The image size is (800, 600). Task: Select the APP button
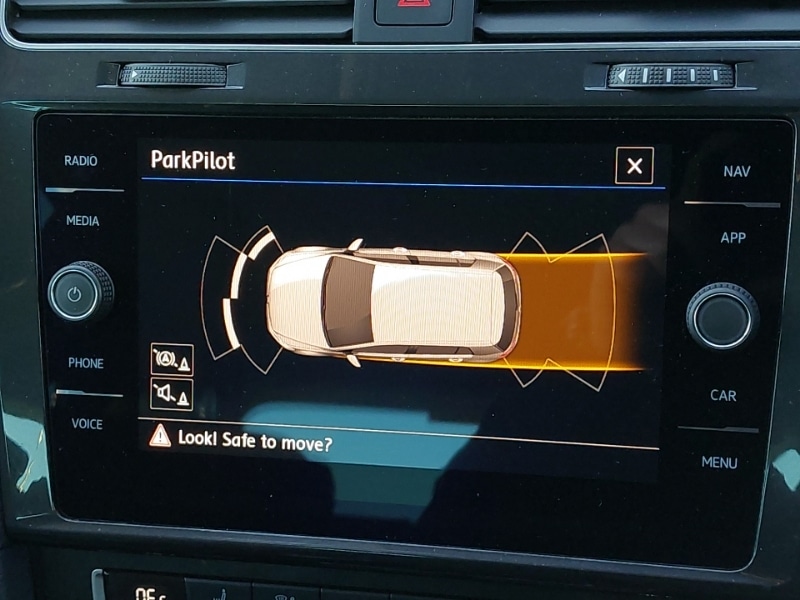[x=733, y=238]
